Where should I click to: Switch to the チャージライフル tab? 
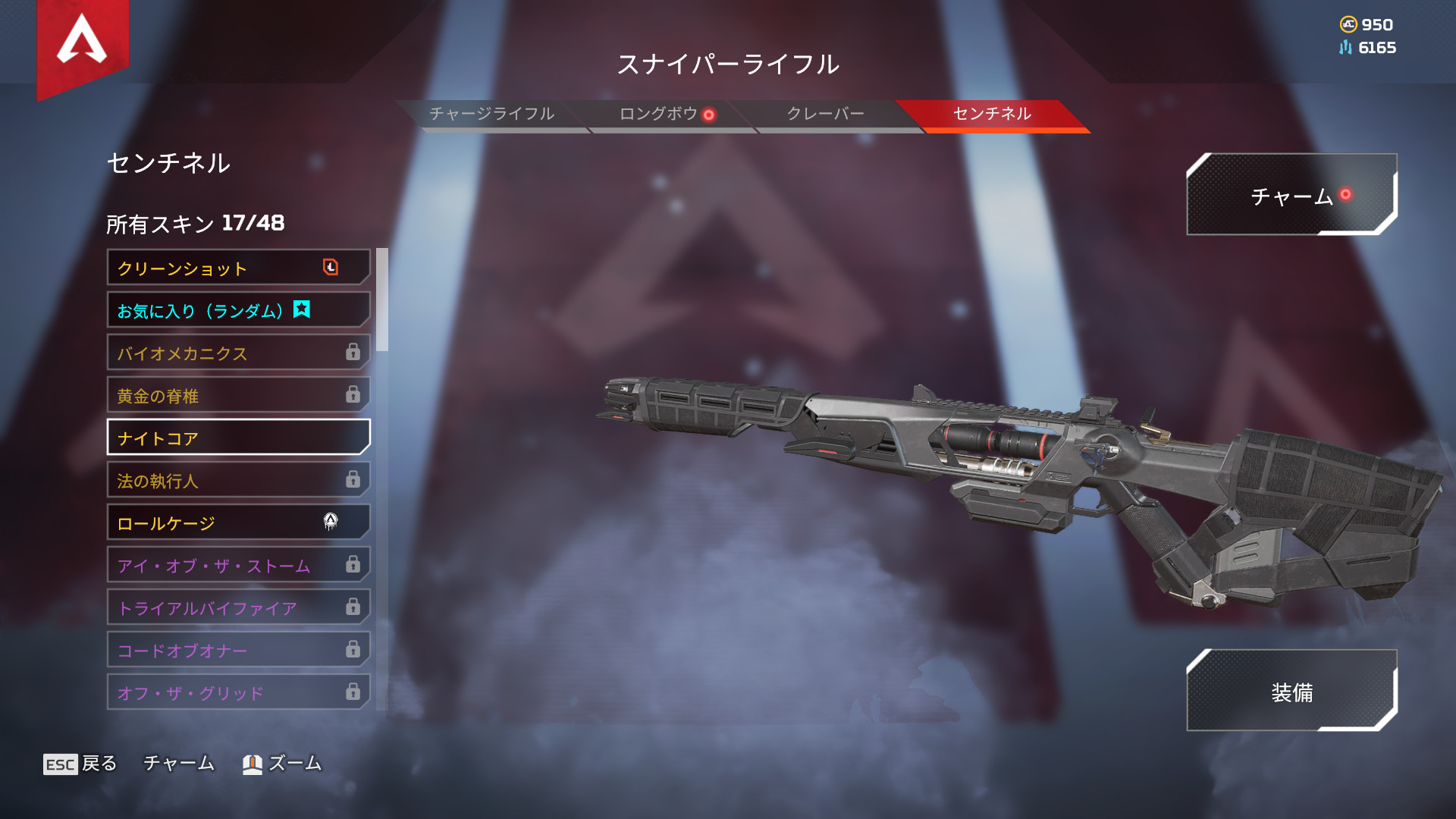pos(491,115)
